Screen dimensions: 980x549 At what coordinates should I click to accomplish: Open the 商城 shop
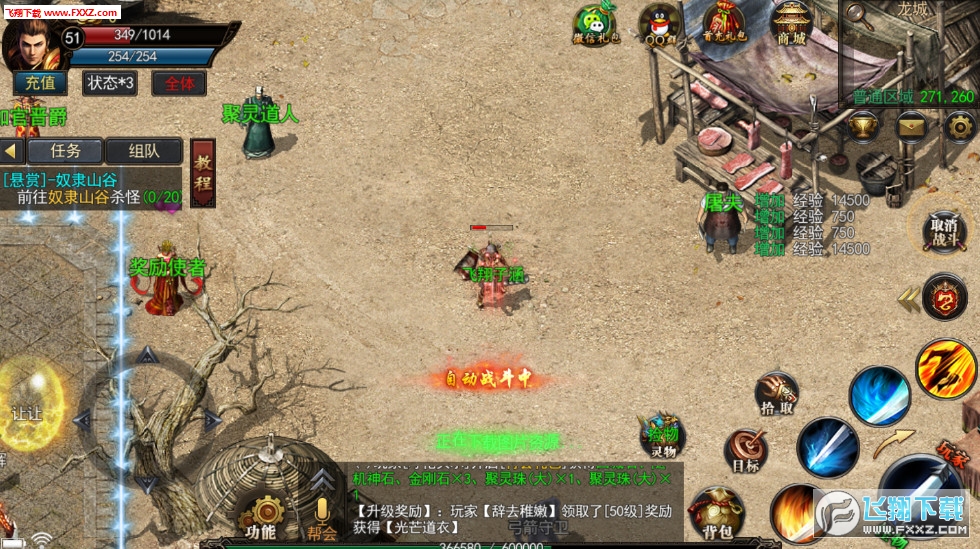(x=791, y=23)
